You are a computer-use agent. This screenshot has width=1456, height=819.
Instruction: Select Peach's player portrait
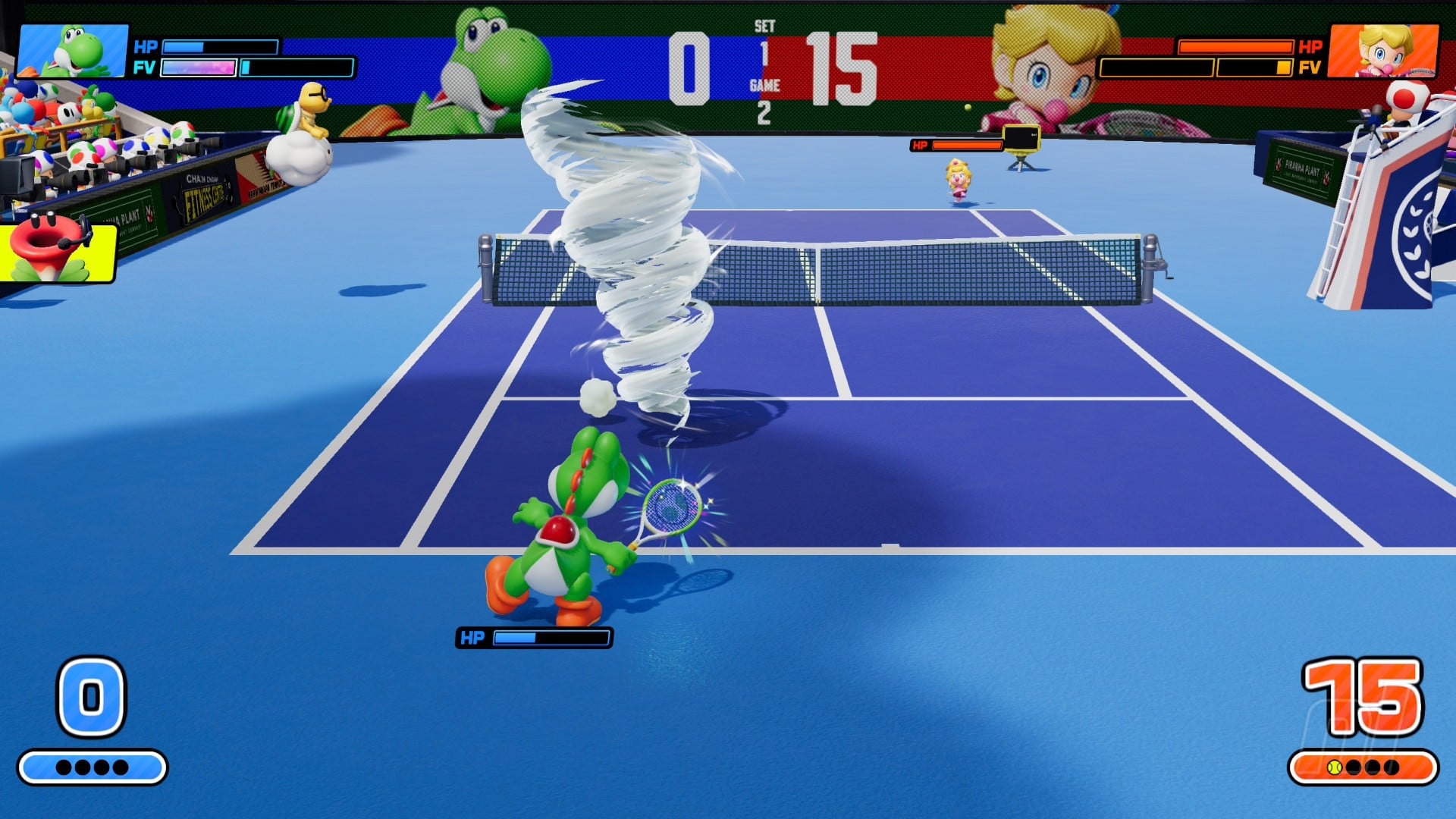tap(1383, 50)
